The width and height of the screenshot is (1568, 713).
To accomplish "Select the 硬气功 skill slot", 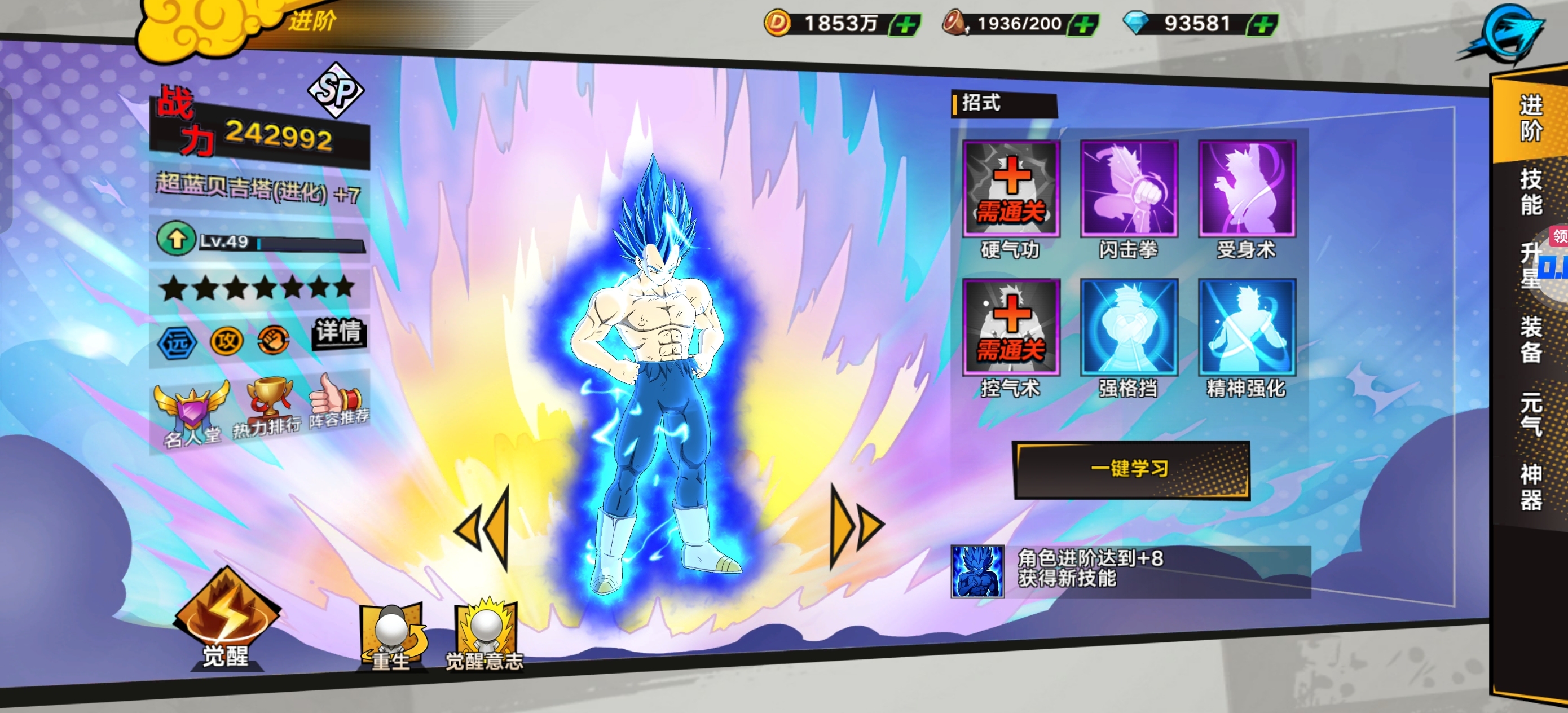I will pyautogui.click(x=1011, y=189).
